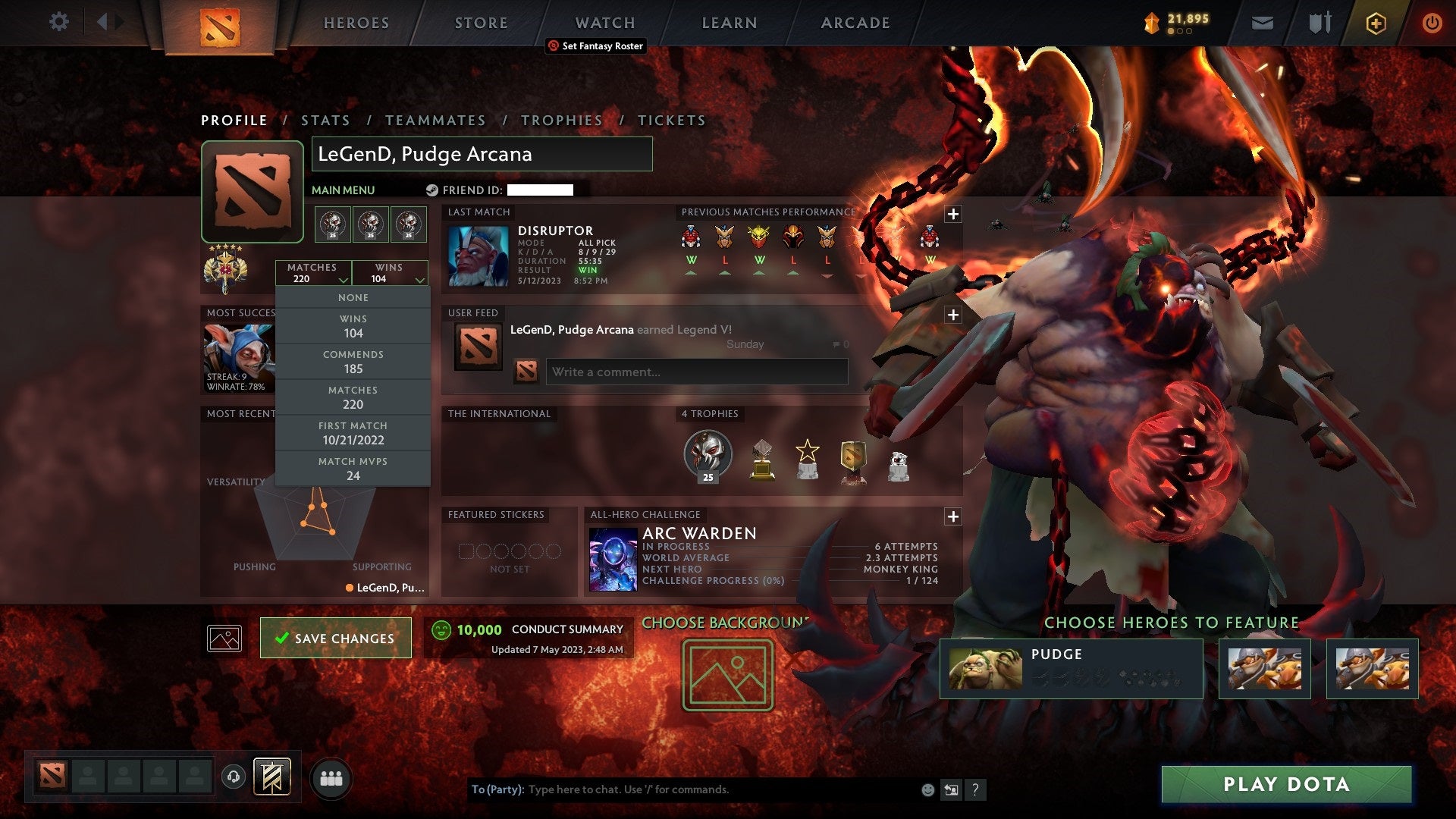The width and height of the screenshot is (1456, 819).
Task: Click the power/quit icon top right
Action: coord(1433,22)
